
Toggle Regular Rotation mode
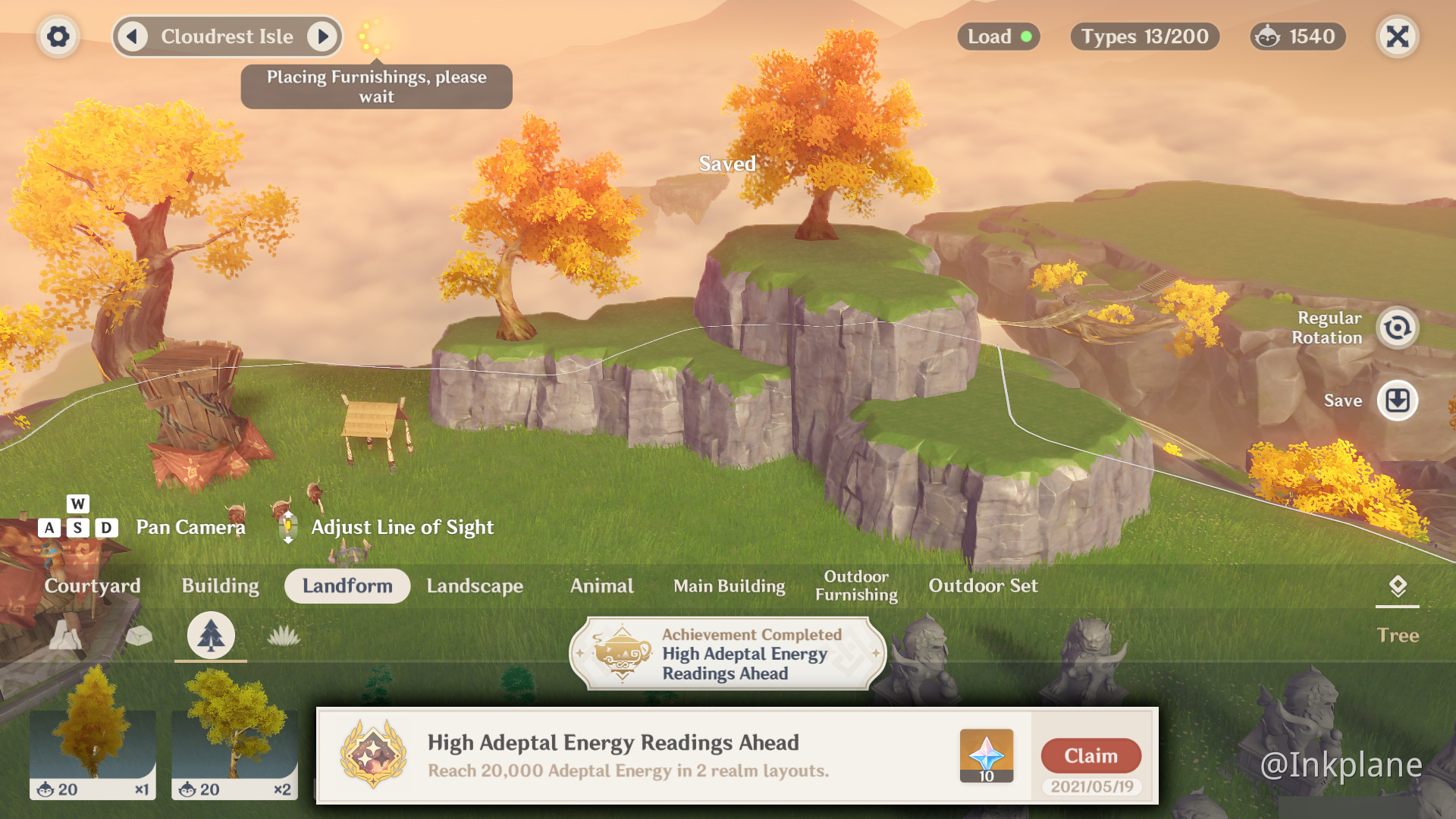1397,328
